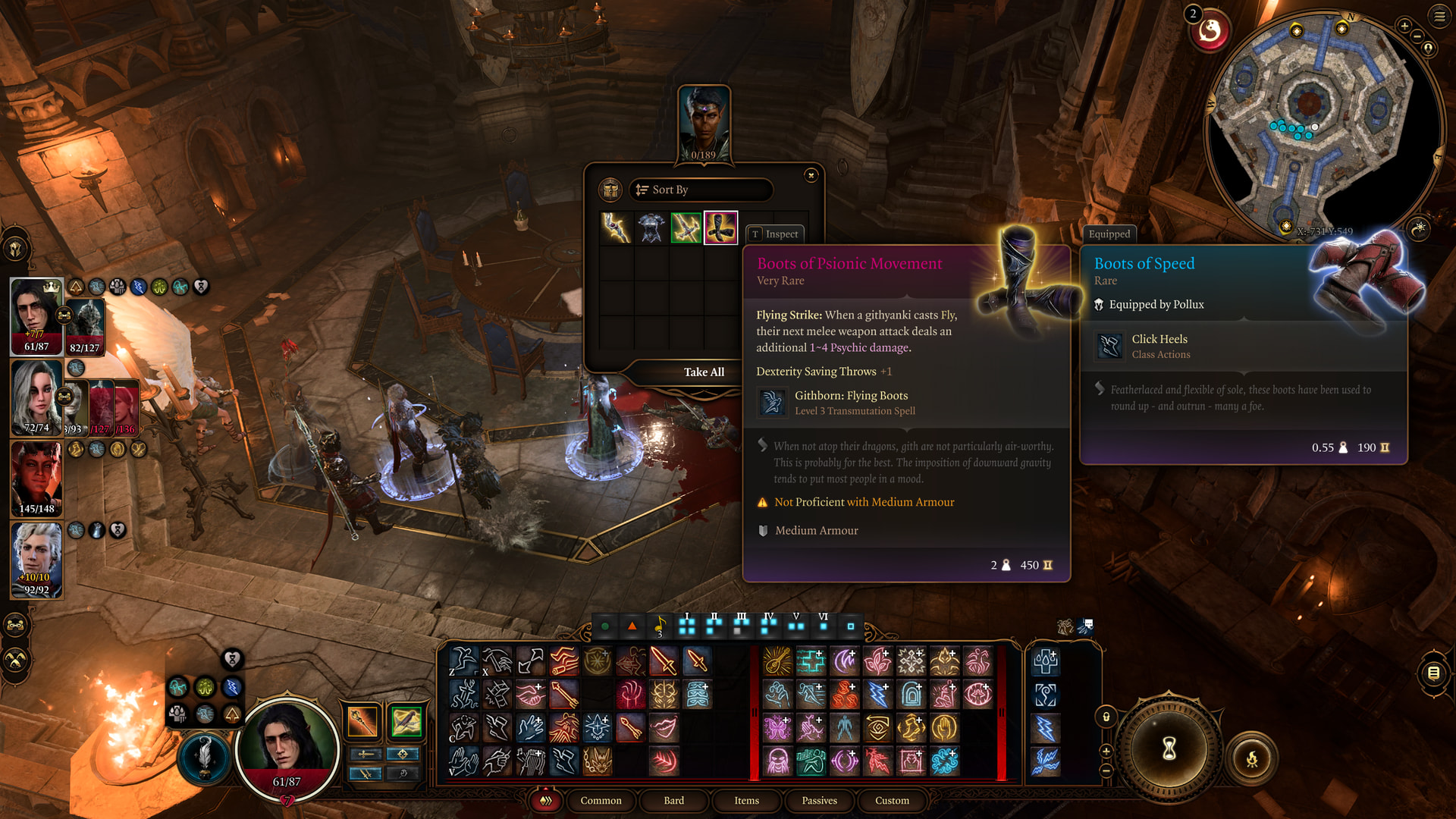Screen dimensions: 1456x819
Task: Click the end turn hourglass button
Action: (x=1169, y=748)
